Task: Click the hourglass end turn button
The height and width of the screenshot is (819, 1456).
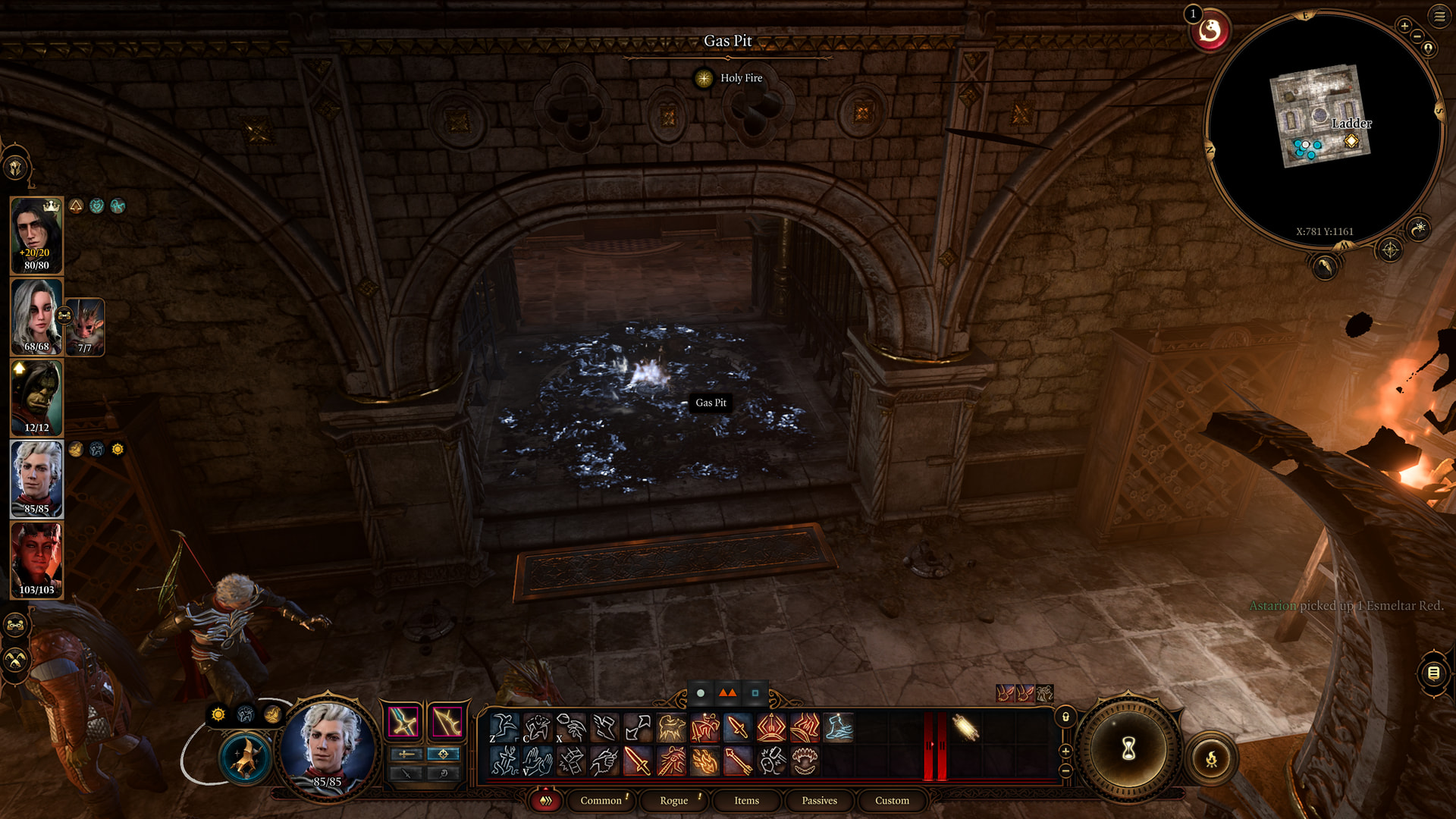Action: (x=1128, y=749)
